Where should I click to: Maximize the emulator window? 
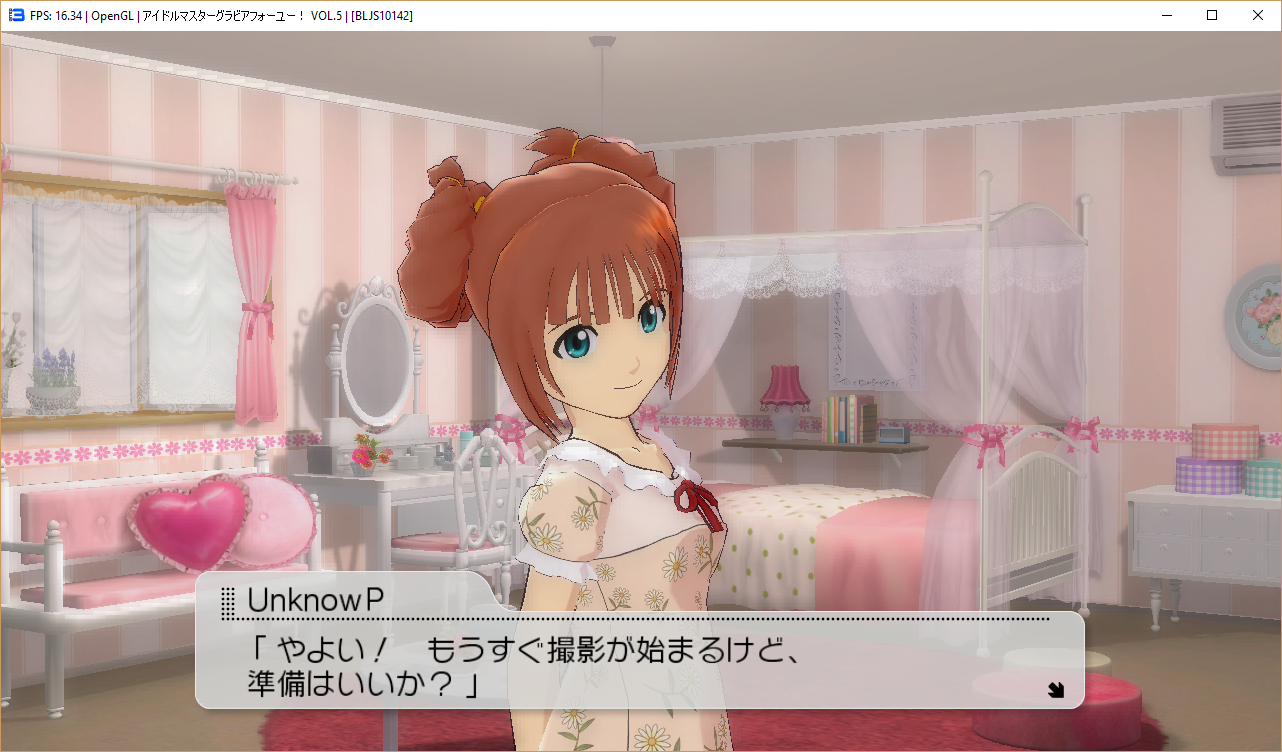[1211, 15]
